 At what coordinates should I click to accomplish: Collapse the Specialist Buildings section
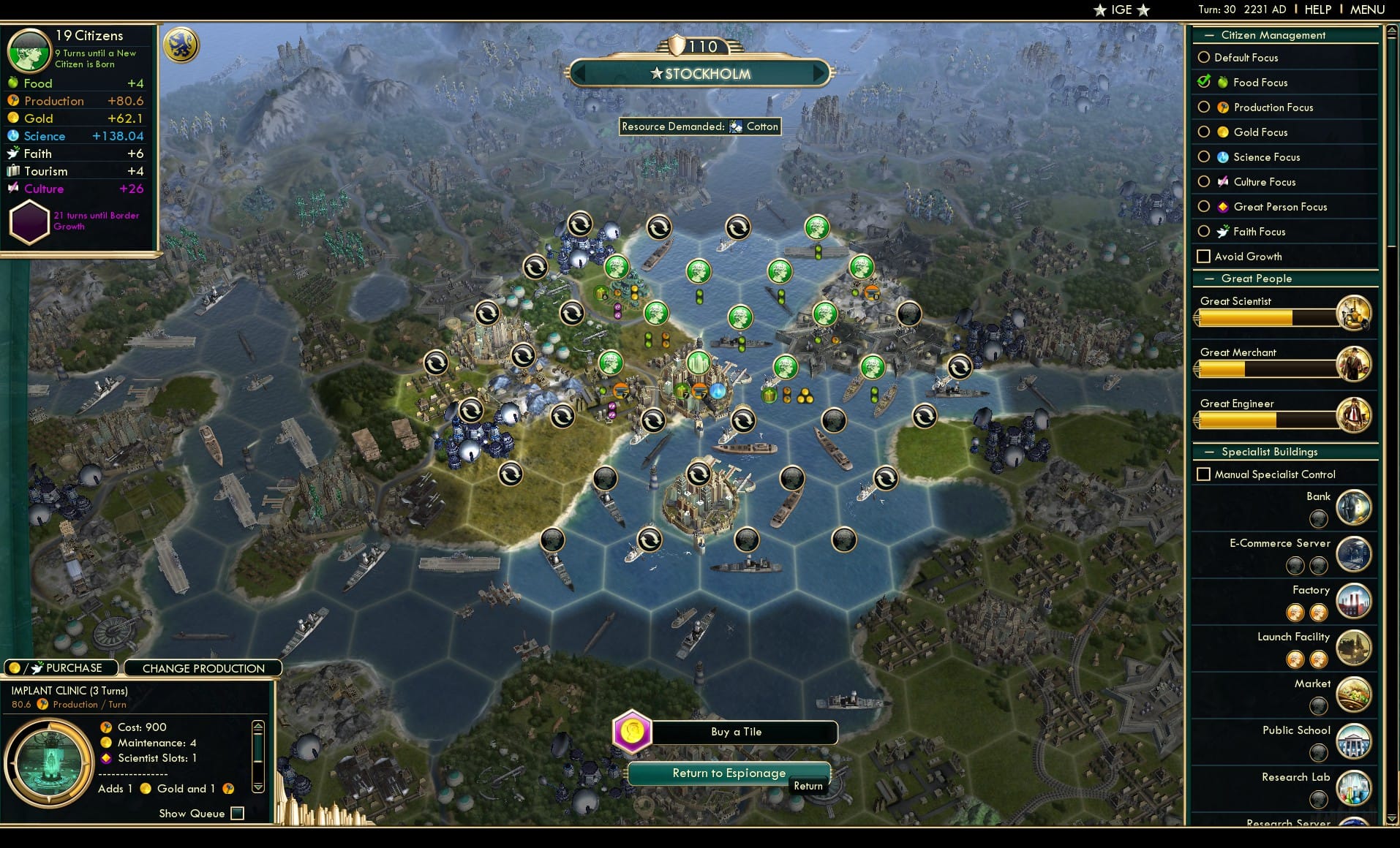[x=1208, y=452]
